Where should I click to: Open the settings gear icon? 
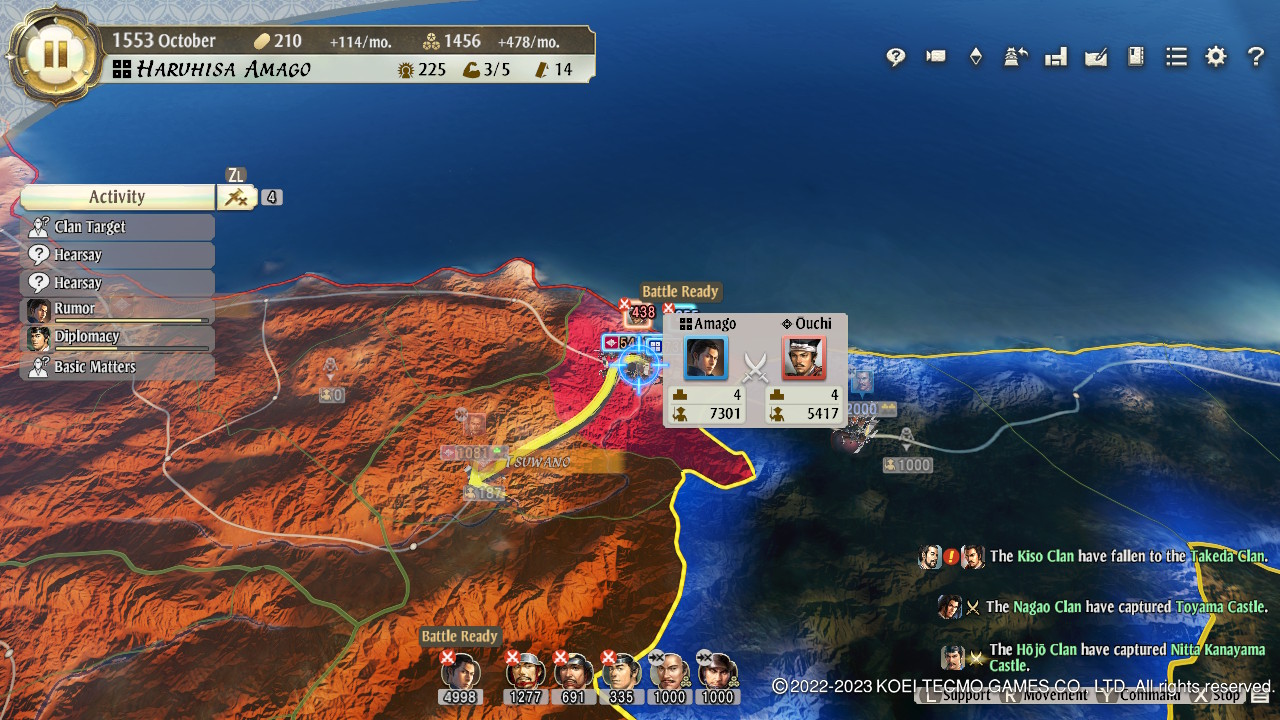pyautogui.click(x=1215, y=57)
